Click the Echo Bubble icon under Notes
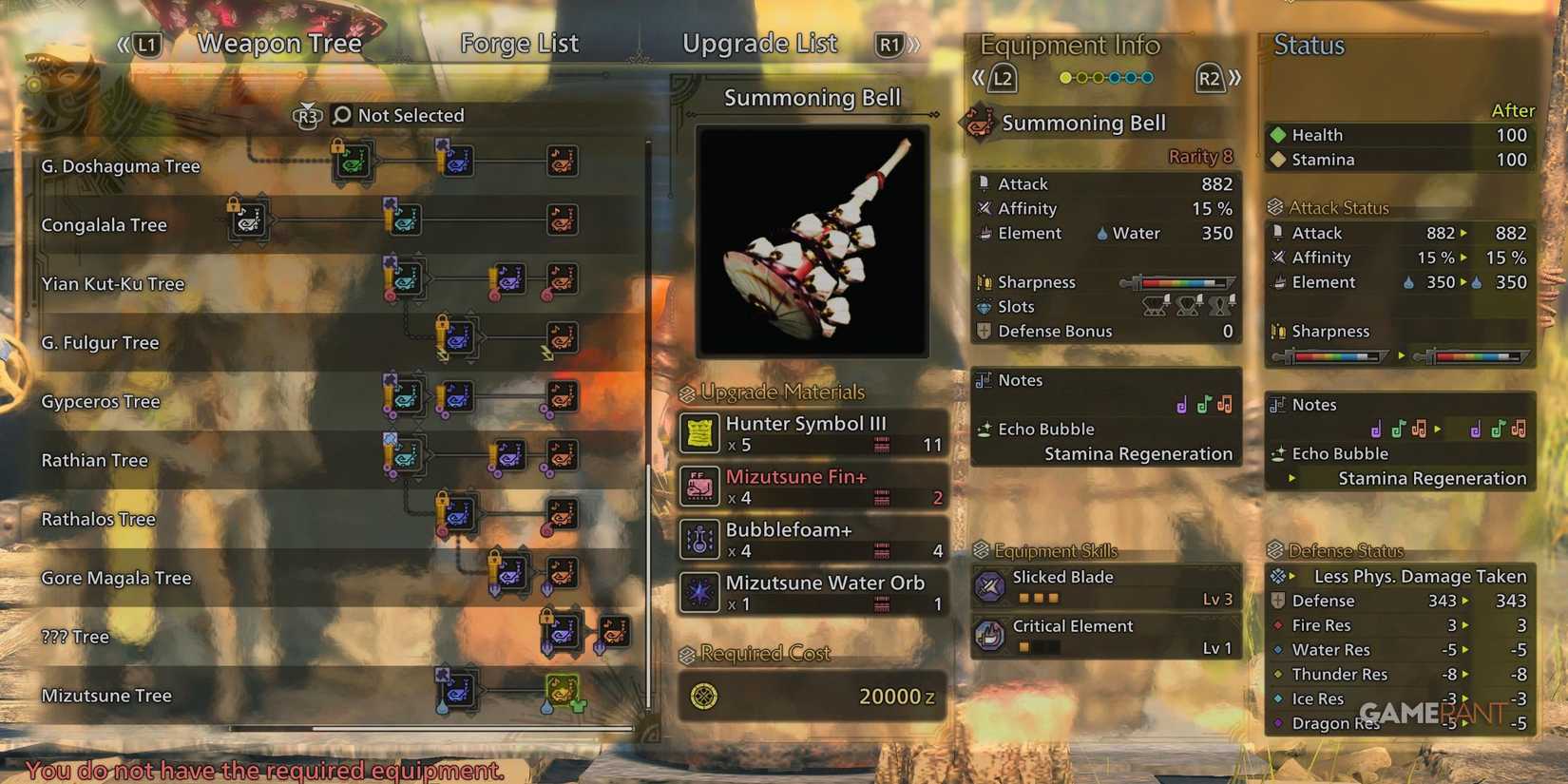 [x=986, y=429]
